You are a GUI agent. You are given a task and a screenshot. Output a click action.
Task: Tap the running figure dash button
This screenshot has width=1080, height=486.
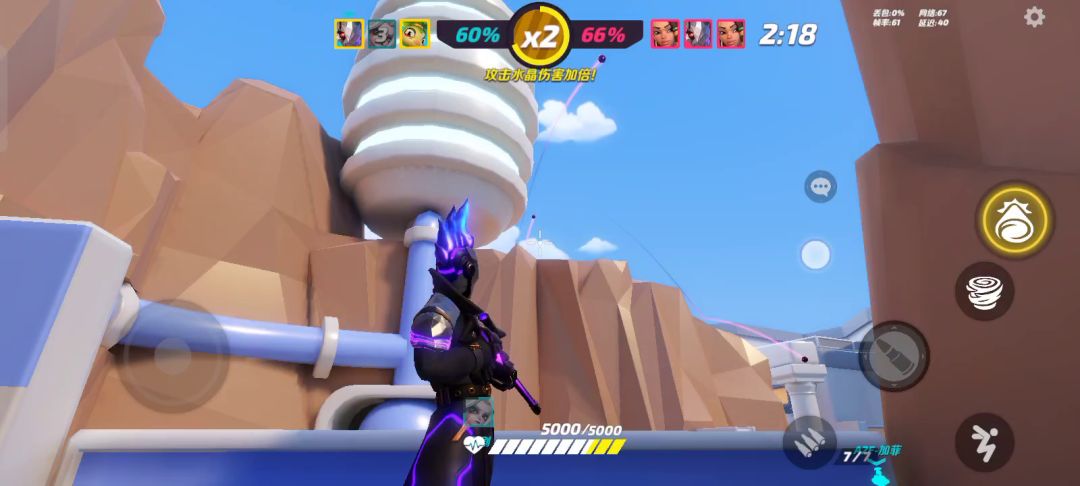tap(984, 441)
